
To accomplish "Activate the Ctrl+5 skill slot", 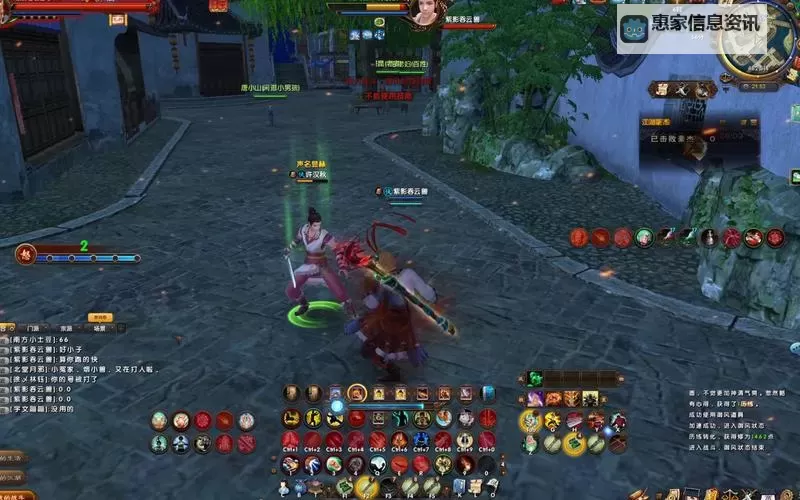I will point(378,441).
